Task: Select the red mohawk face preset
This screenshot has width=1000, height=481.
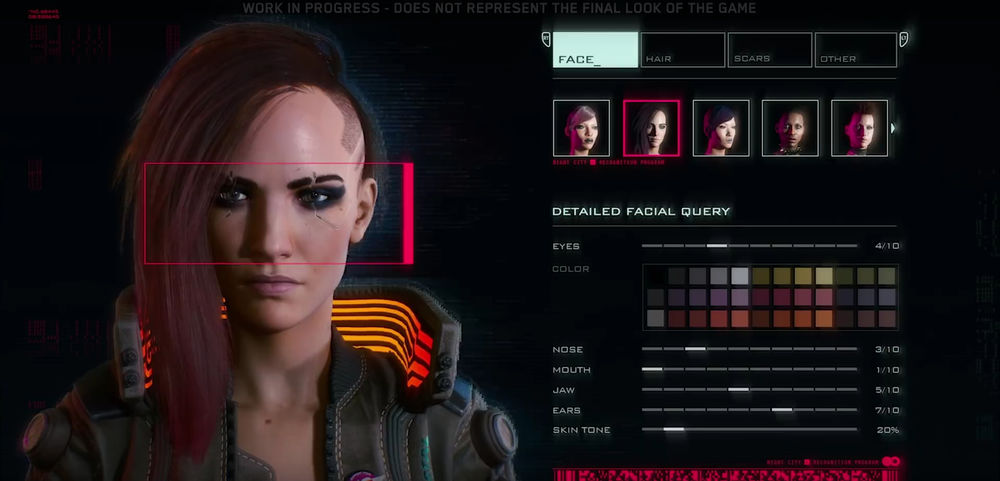Action: tap(859, 128)
